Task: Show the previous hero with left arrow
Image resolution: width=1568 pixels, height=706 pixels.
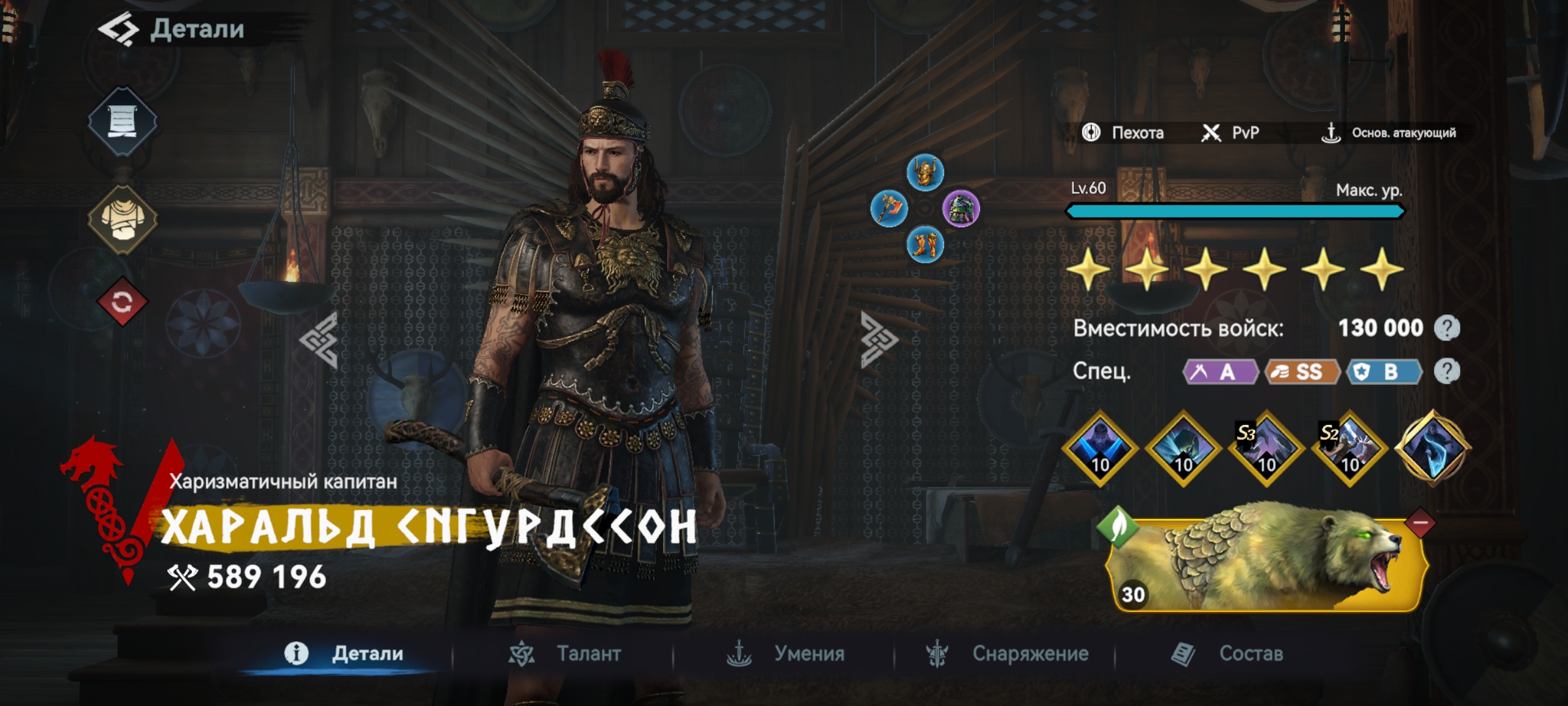Action: [319, 340]
